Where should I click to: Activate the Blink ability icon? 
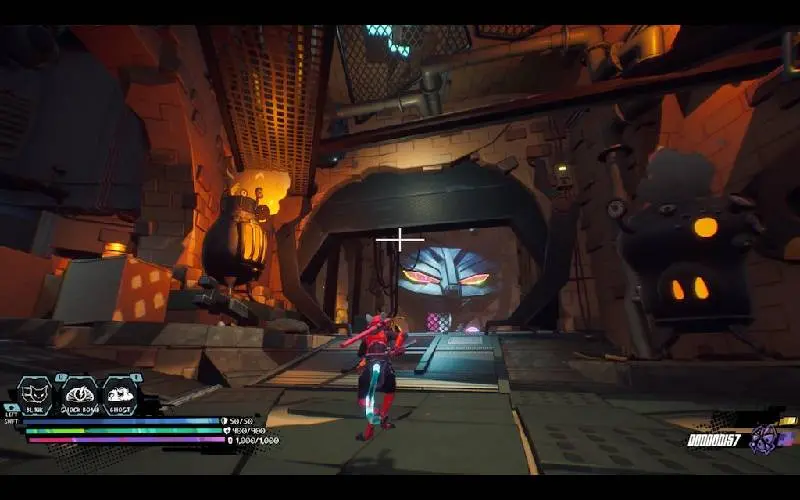point(34,394)
